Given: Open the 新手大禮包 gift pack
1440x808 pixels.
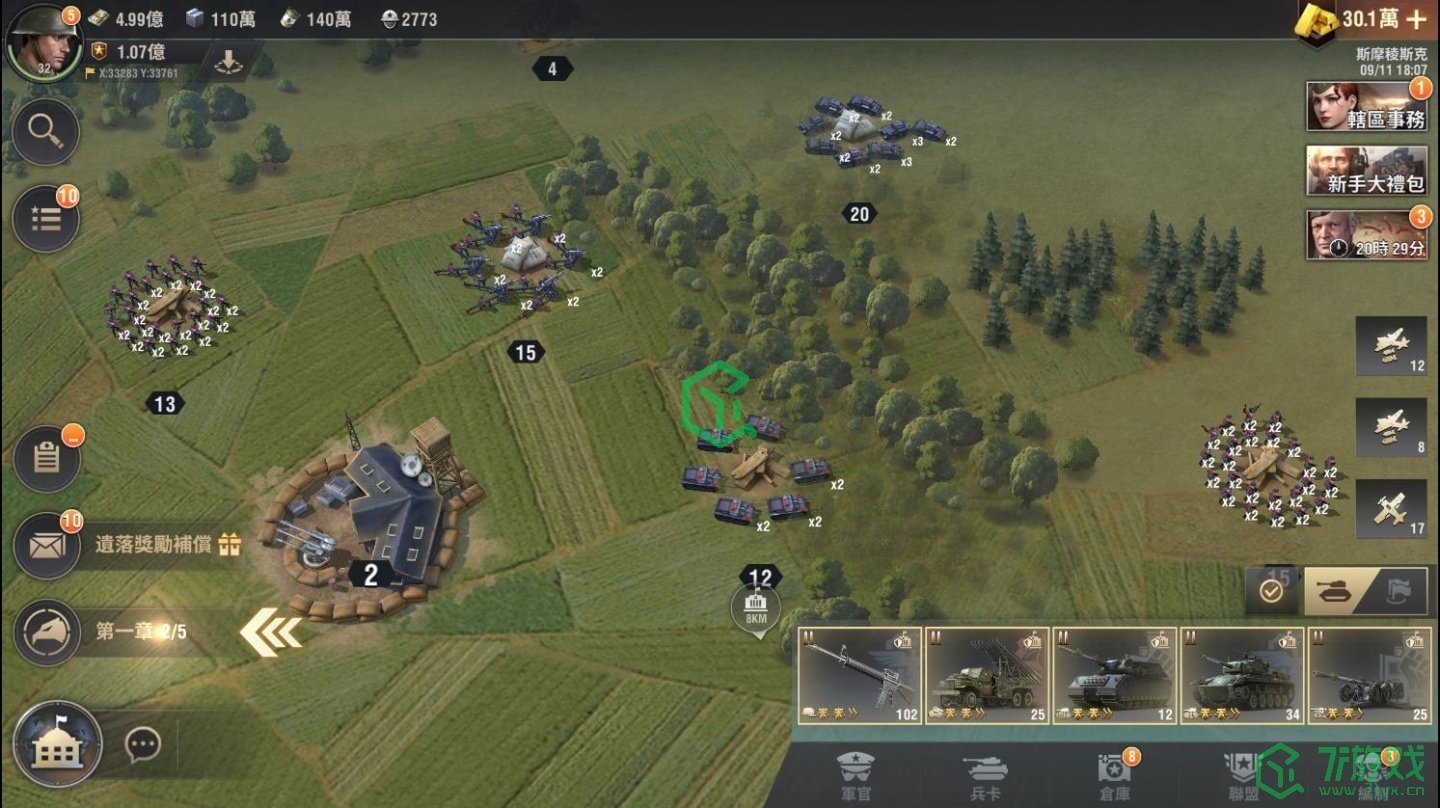Looking at the screenshot, I should (1366, 171).
